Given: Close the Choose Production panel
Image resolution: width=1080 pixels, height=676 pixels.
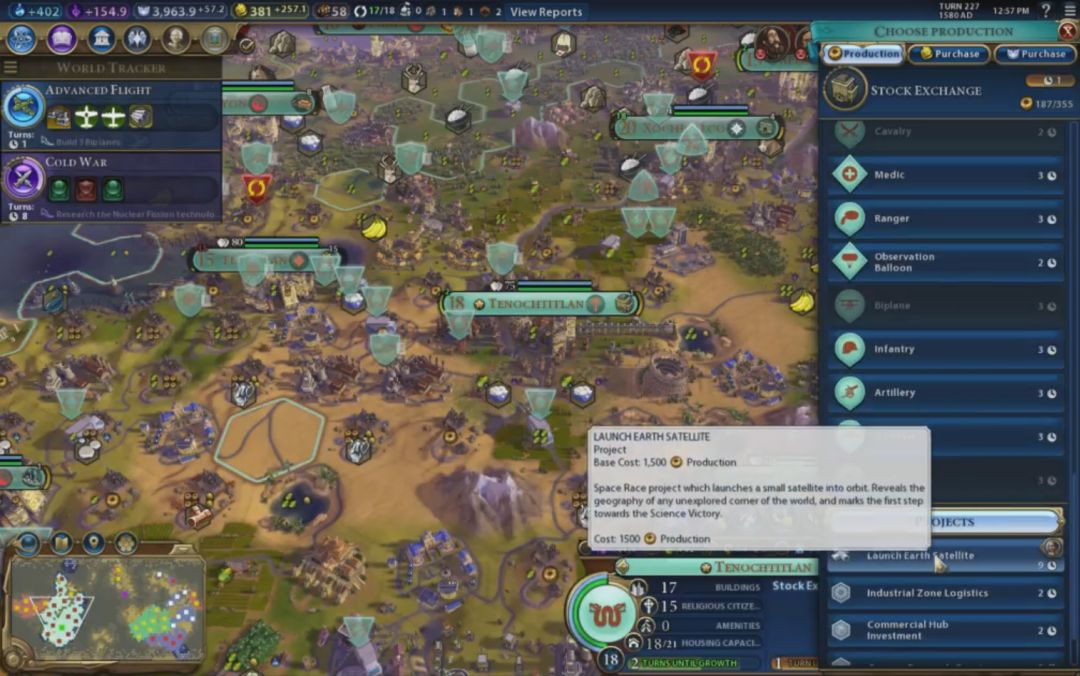Looking at the screenshot, I should [x=1066, y=31].
